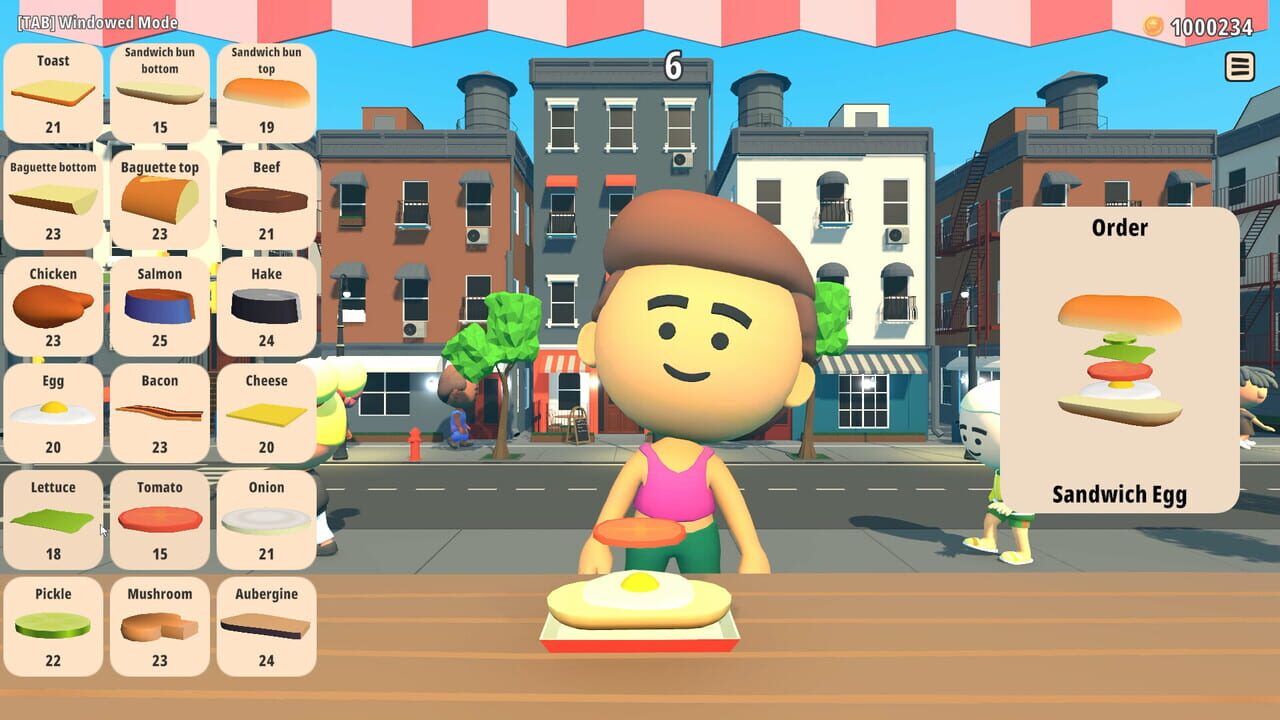
Task: Choose the Mushroom ingredient
Action: click(x=160, y=625)
